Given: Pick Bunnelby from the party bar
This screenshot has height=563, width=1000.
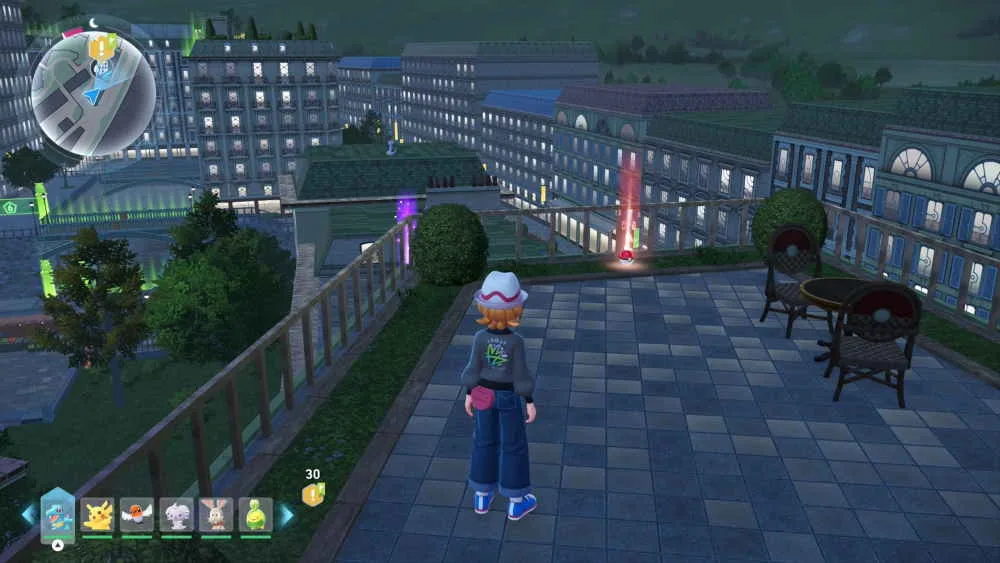Looking at the screenshot, I should [215, 514].
